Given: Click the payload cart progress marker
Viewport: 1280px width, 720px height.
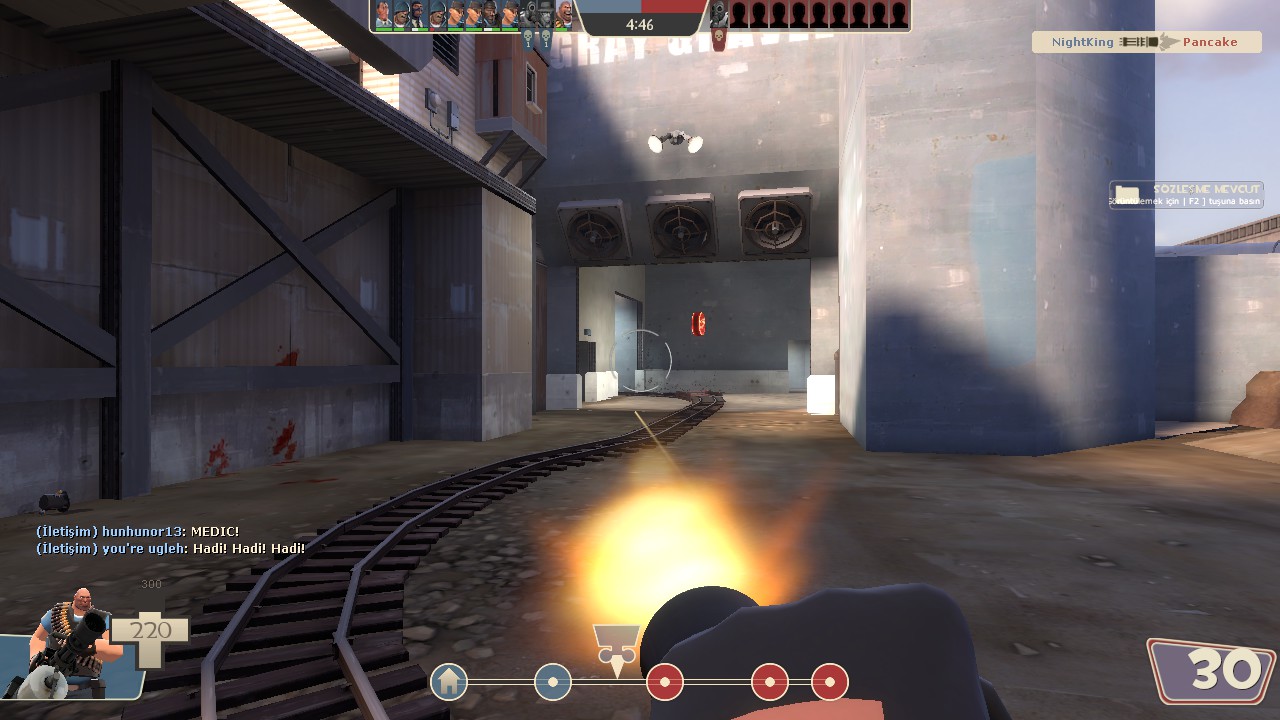Looking at the screenshot, I should coord(616,647).
